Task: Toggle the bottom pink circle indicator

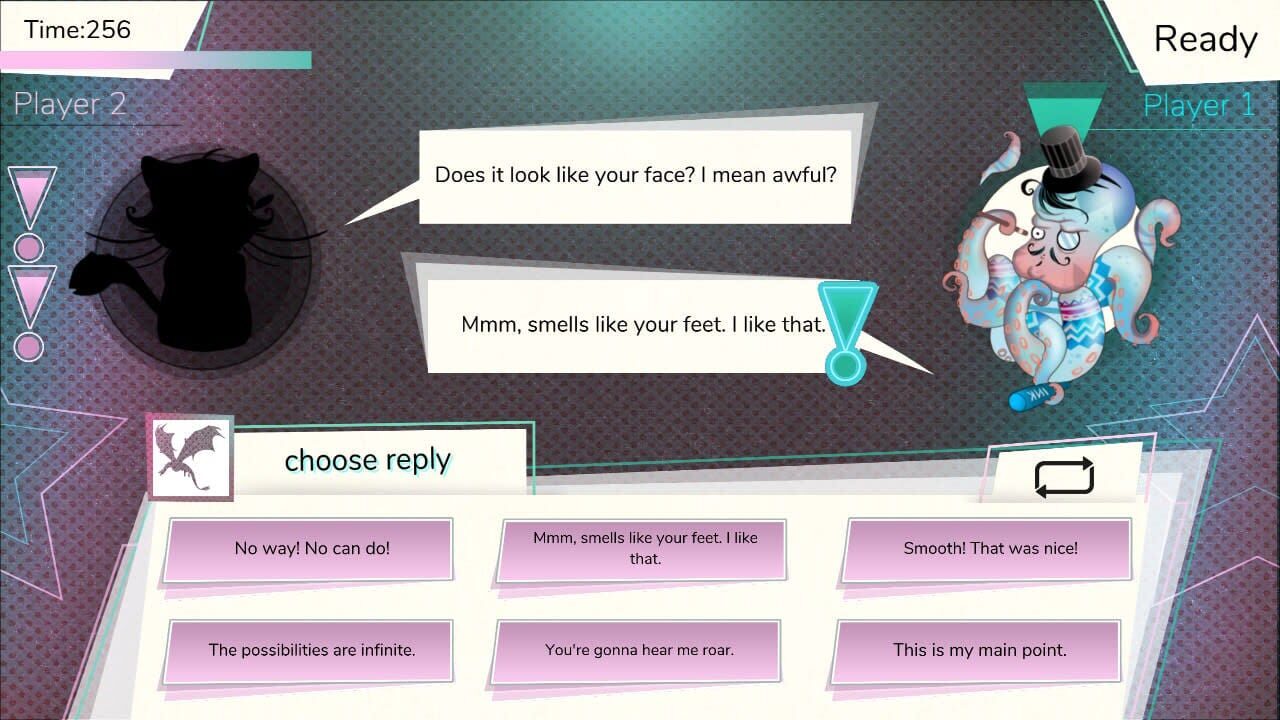Action: click(x=29, y=348)
